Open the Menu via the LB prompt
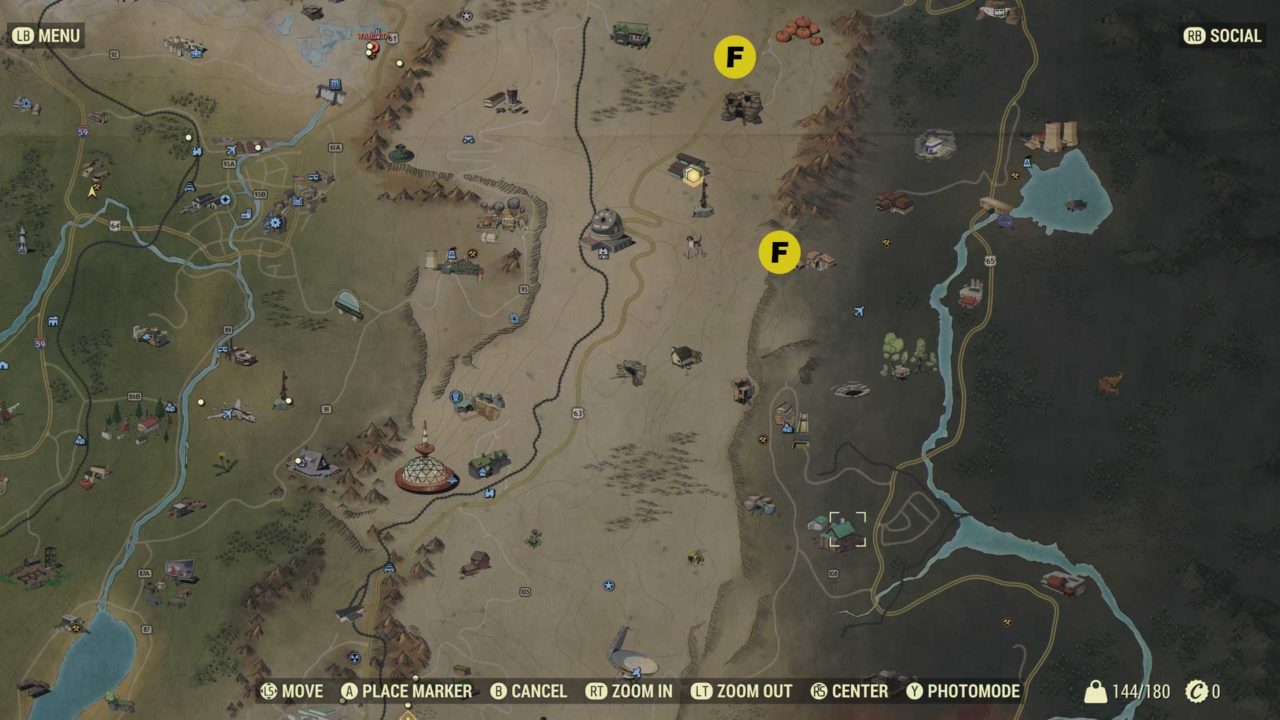The height and width of the screenshot is (720, 1280). [45, 35]
